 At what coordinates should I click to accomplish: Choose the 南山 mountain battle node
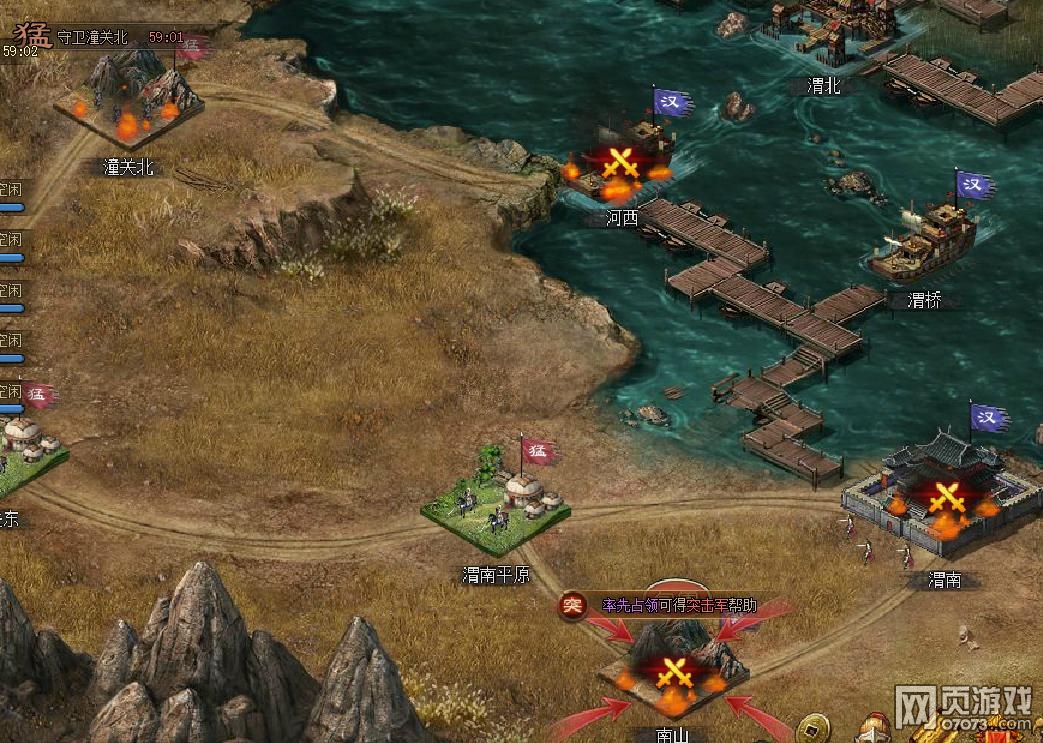674,668
